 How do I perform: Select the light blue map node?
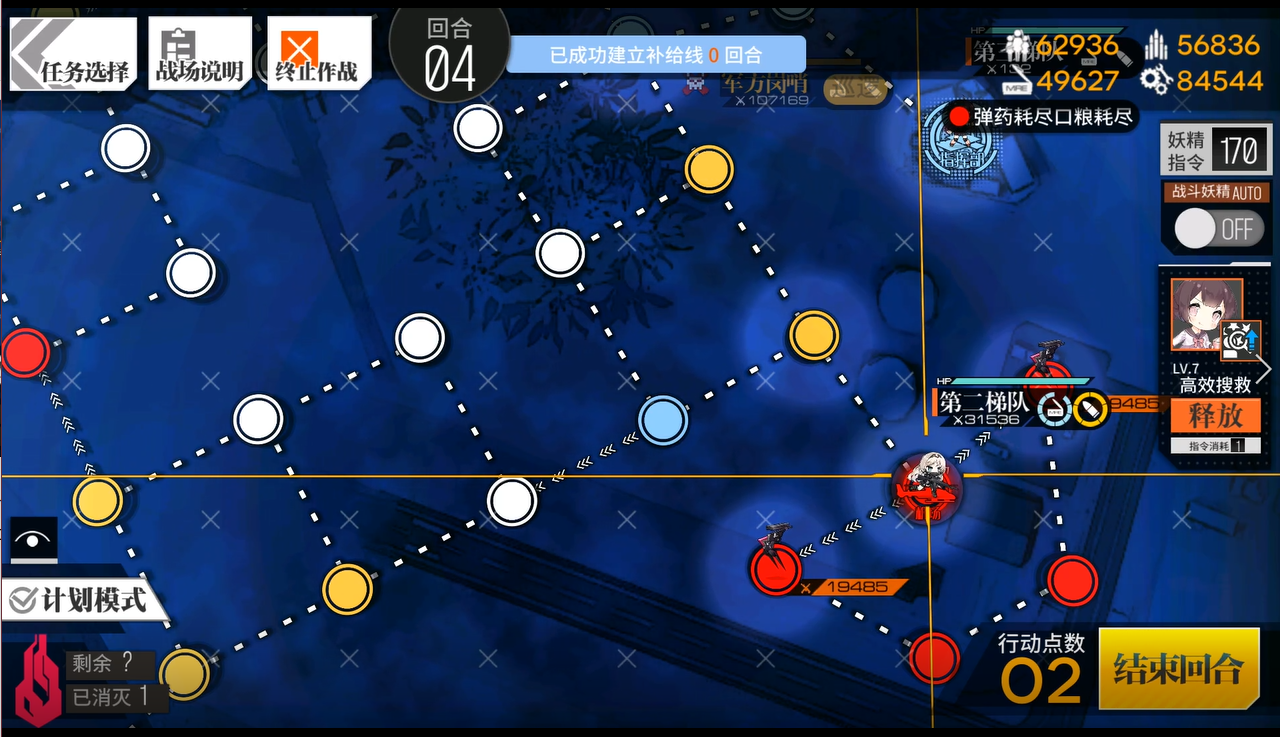pos(662,419)
